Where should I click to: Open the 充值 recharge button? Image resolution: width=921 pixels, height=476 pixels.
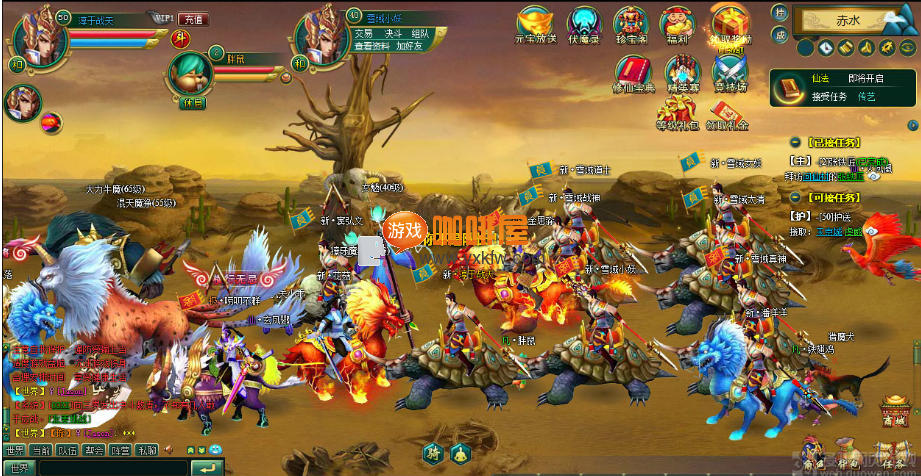click(193, 19)
